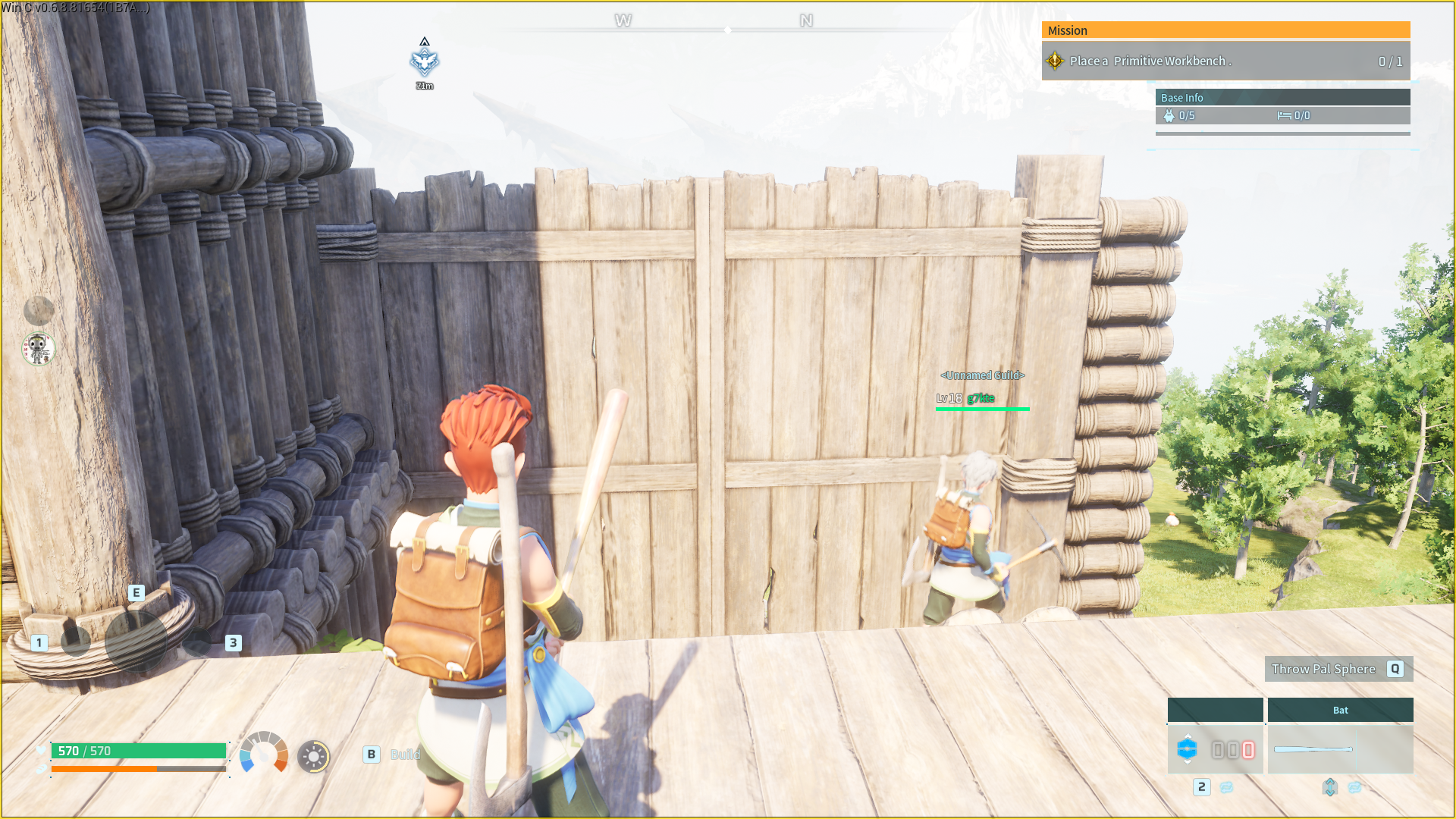Click the Throw Pal Sphere Q prompt
1456x819 pixels.
coord(1338,669)
